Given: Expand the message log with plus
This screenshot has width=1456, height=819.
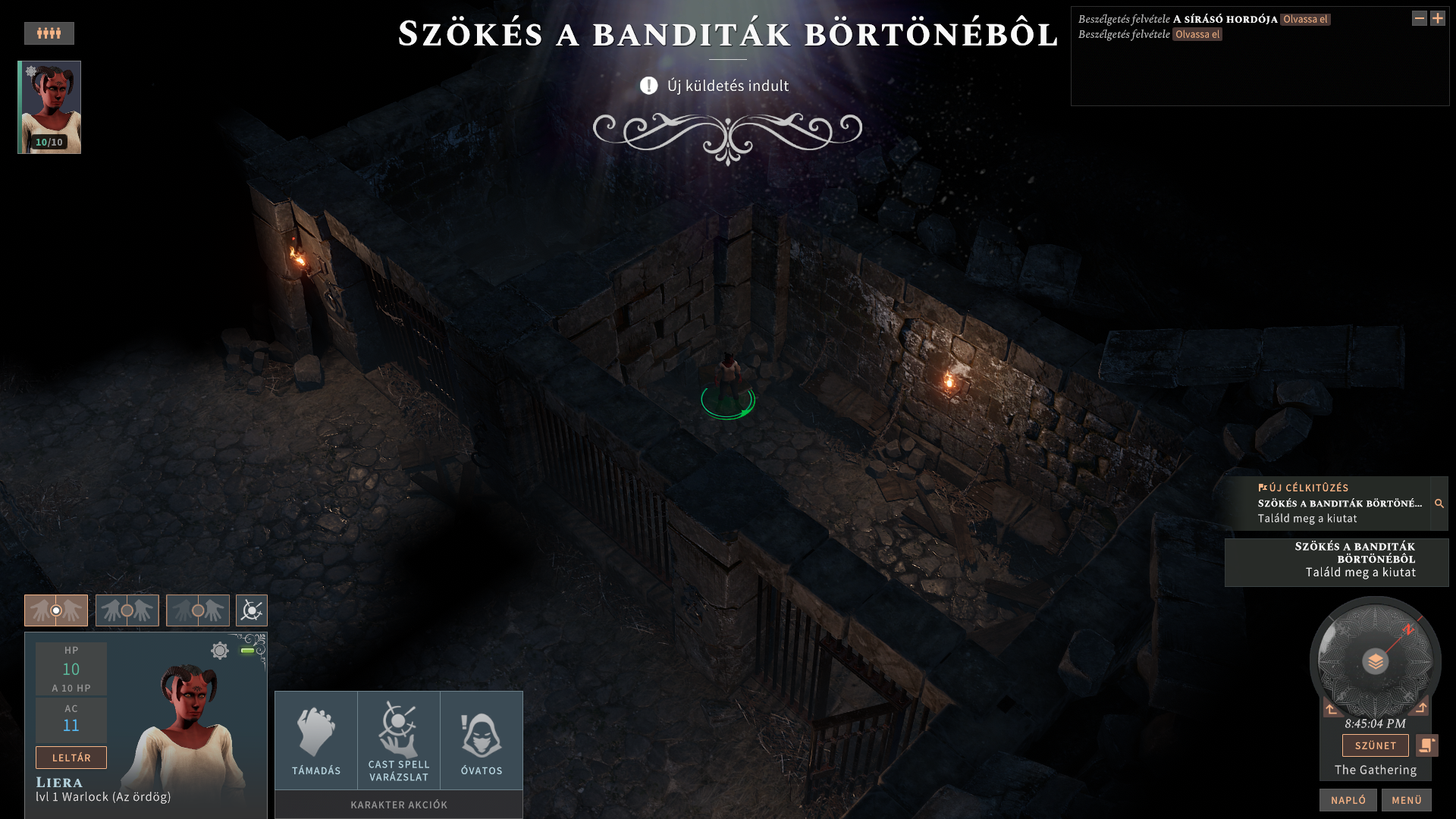Looking at the screenshot, I should [1438, 18].
